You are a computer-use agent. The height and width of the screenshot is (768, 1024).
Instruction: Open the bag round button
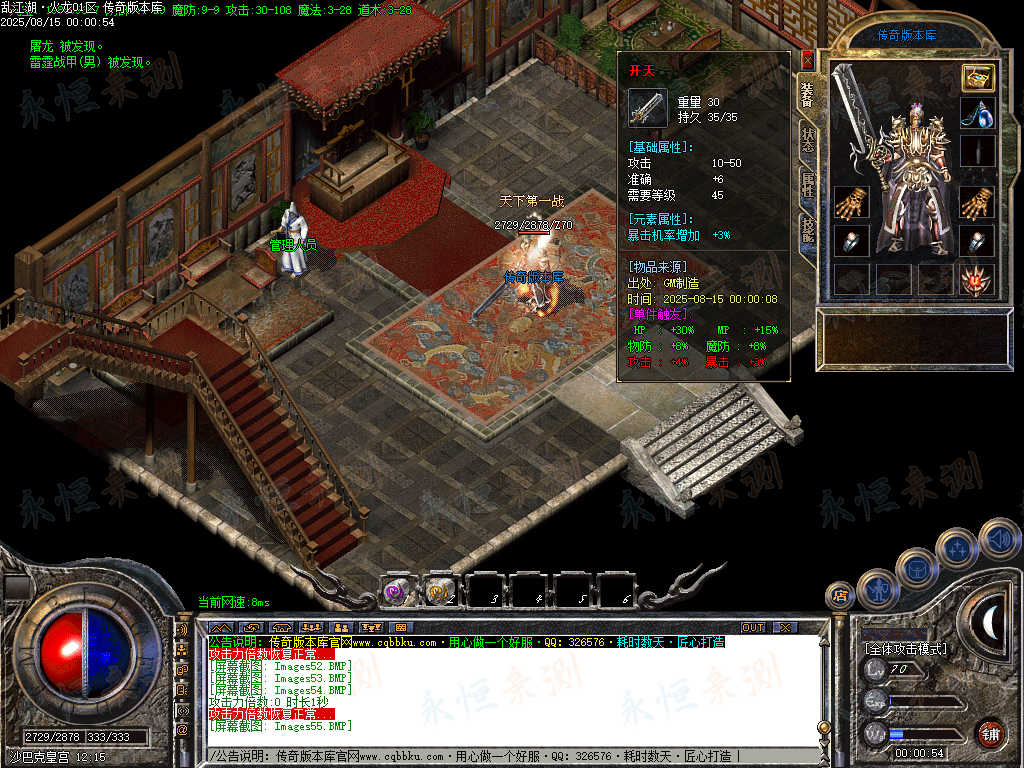coord(915,567)
